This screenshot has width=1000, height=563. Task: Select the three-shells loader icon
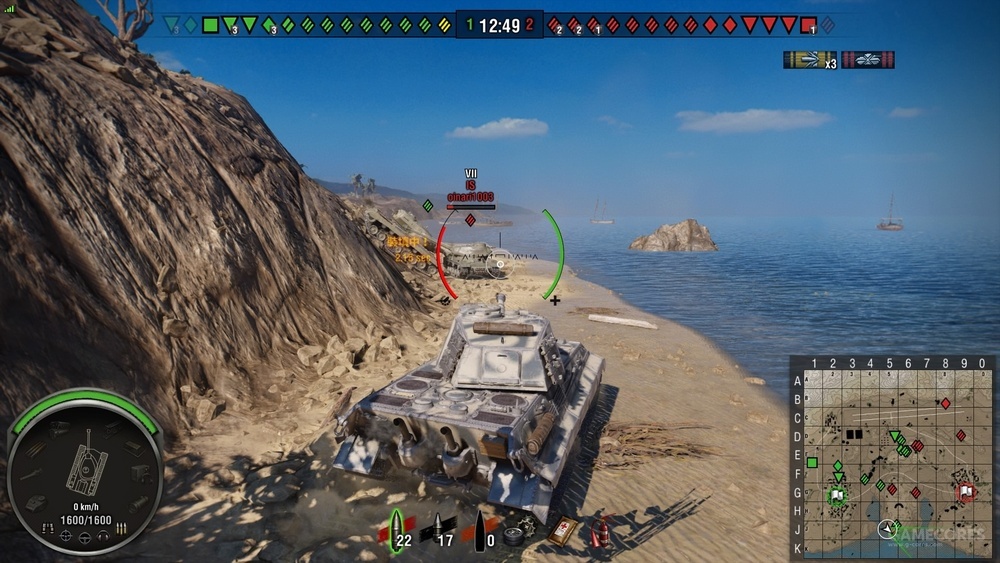pos(121,527)
